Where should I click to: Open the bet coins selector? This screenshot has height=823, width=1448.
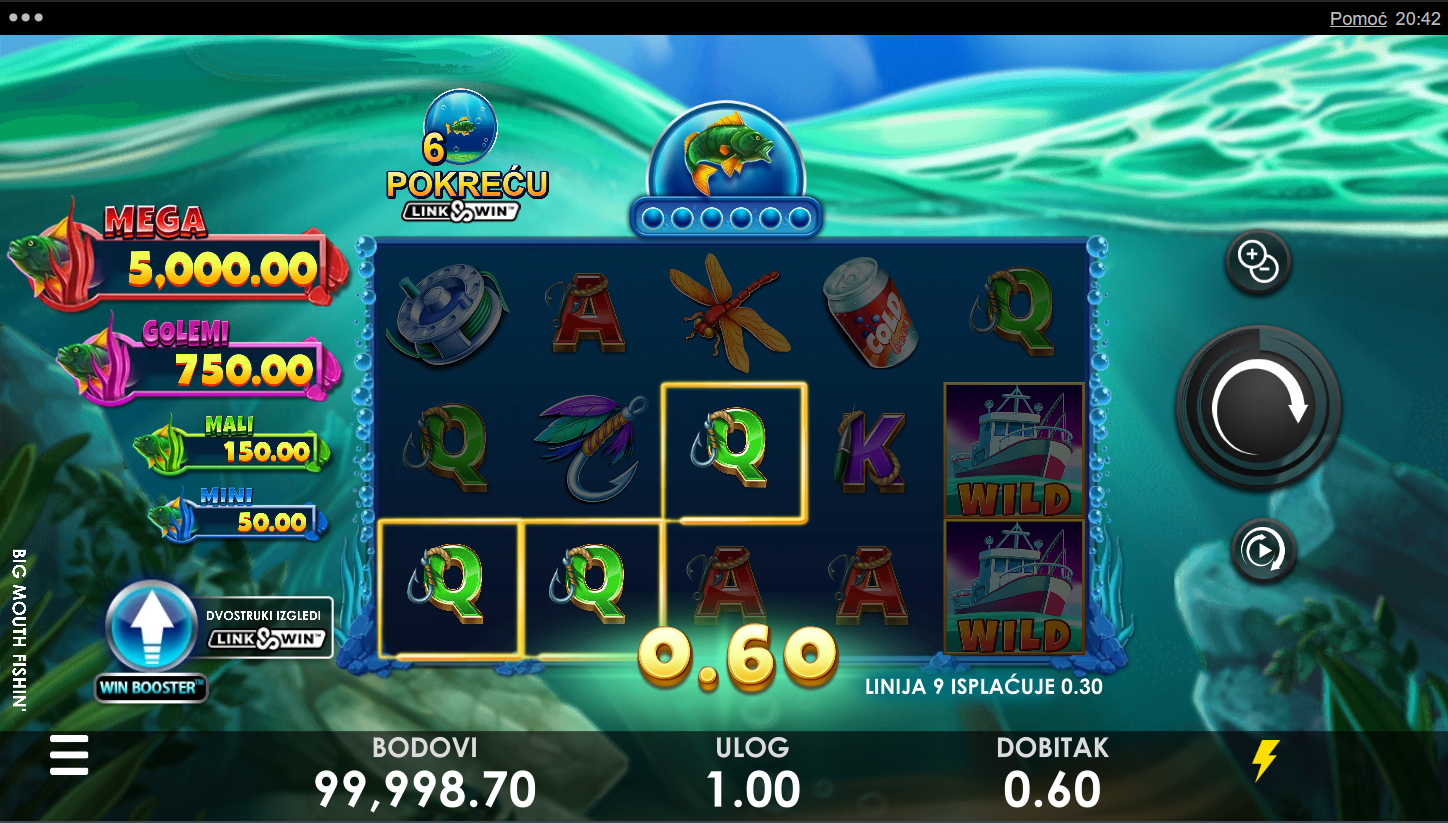1258,263
